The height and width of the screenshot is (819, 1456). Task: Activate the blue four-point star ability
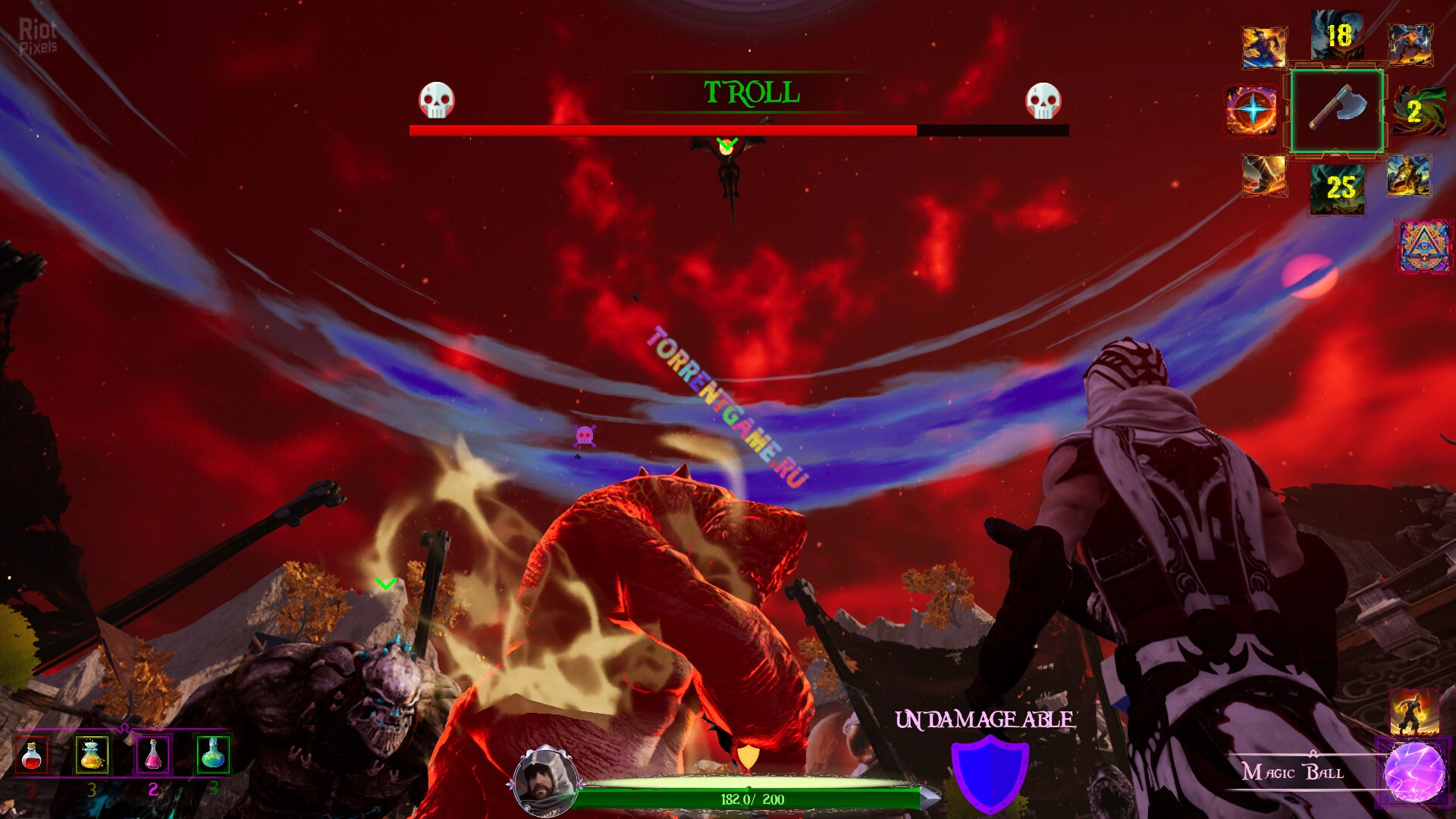(1252, 111)
